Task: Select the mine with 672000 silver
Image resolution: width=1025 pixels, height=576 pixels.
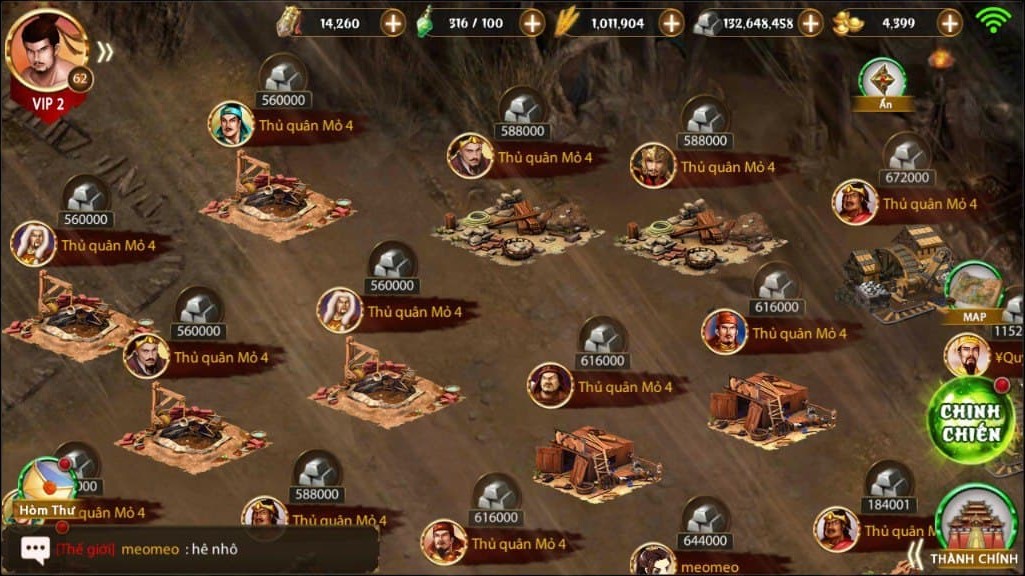Action: click(908, 159)
